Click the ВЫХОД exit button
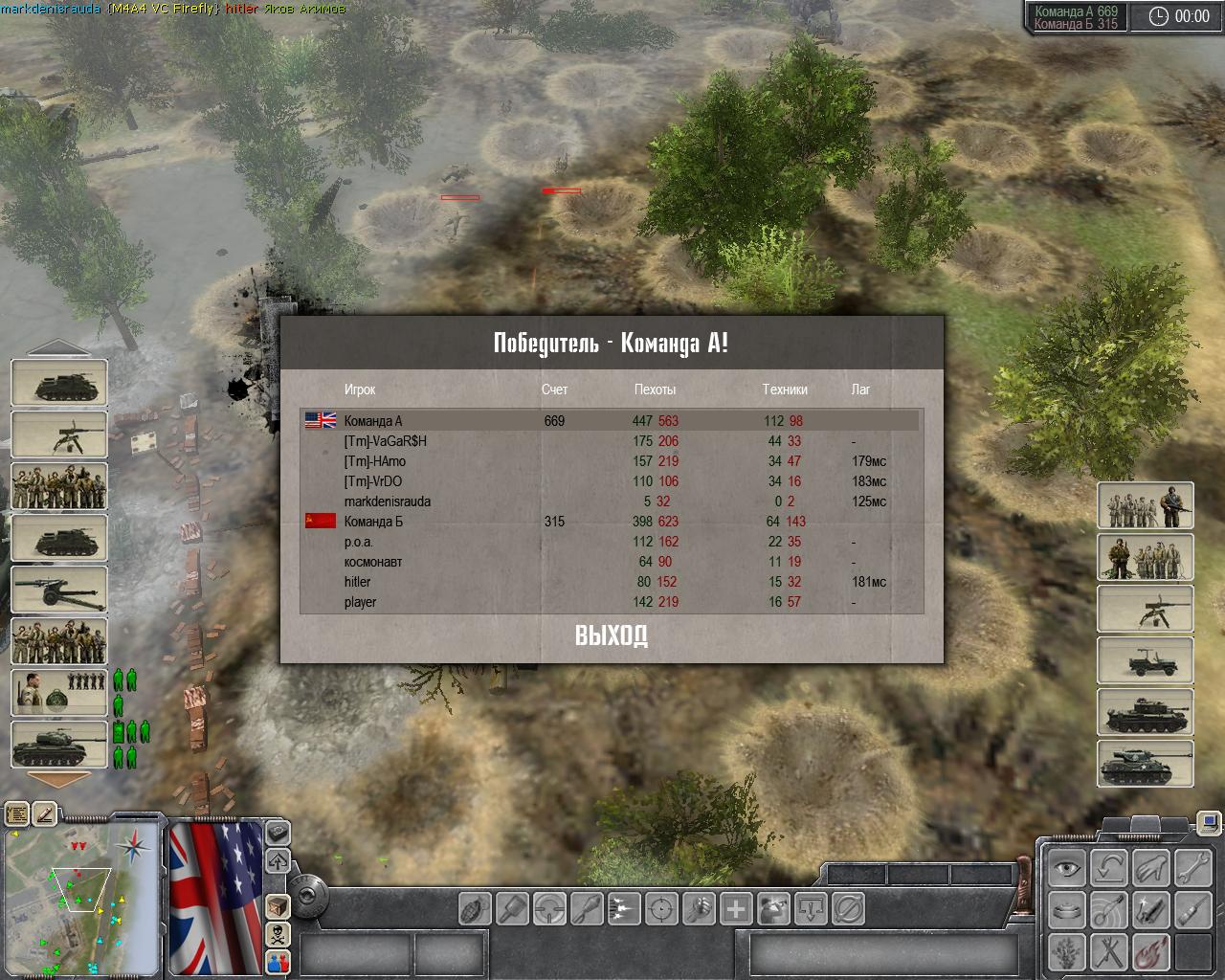Screen dimensions: 1225x980 click(x=611, y=635)
